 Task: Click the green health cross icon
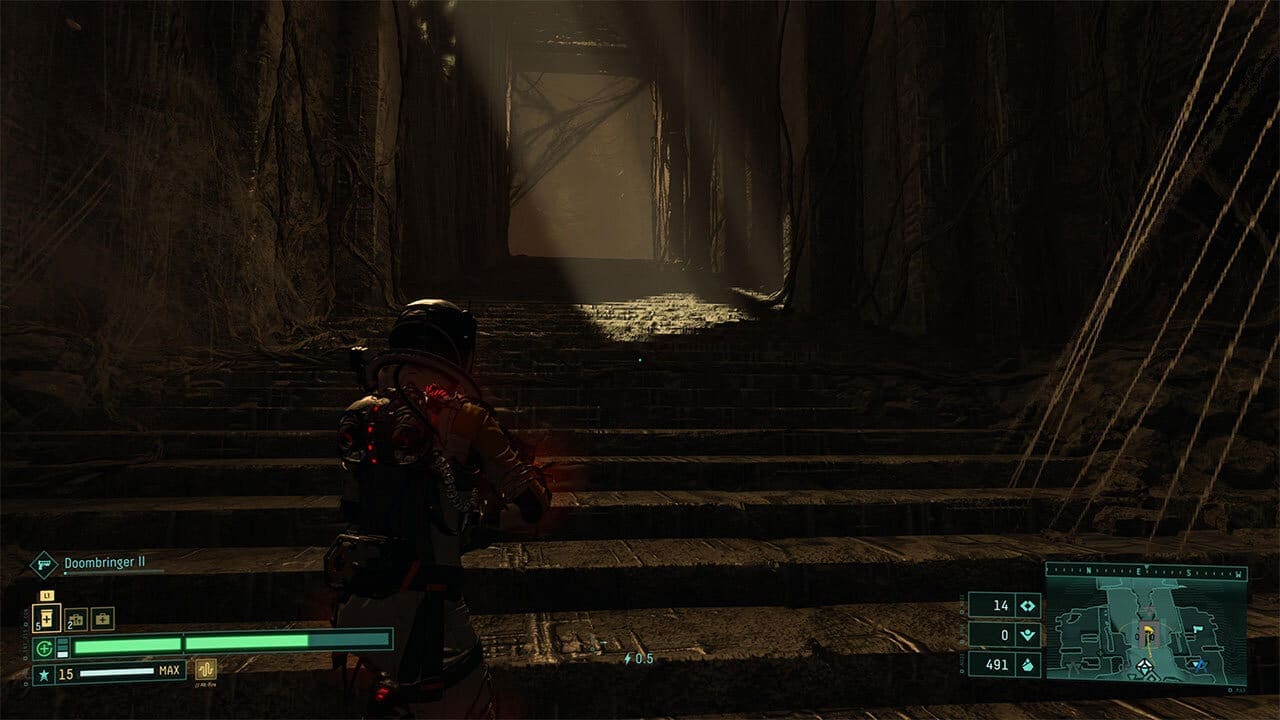[x=42, y=647]
